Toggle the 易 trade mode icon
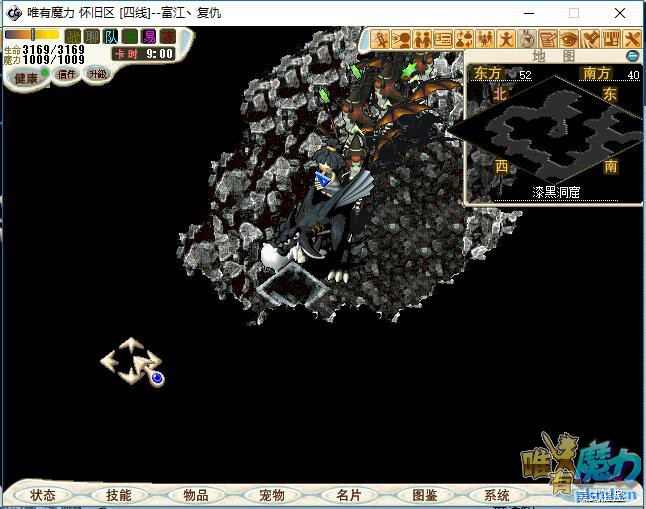 click(149, 36)
